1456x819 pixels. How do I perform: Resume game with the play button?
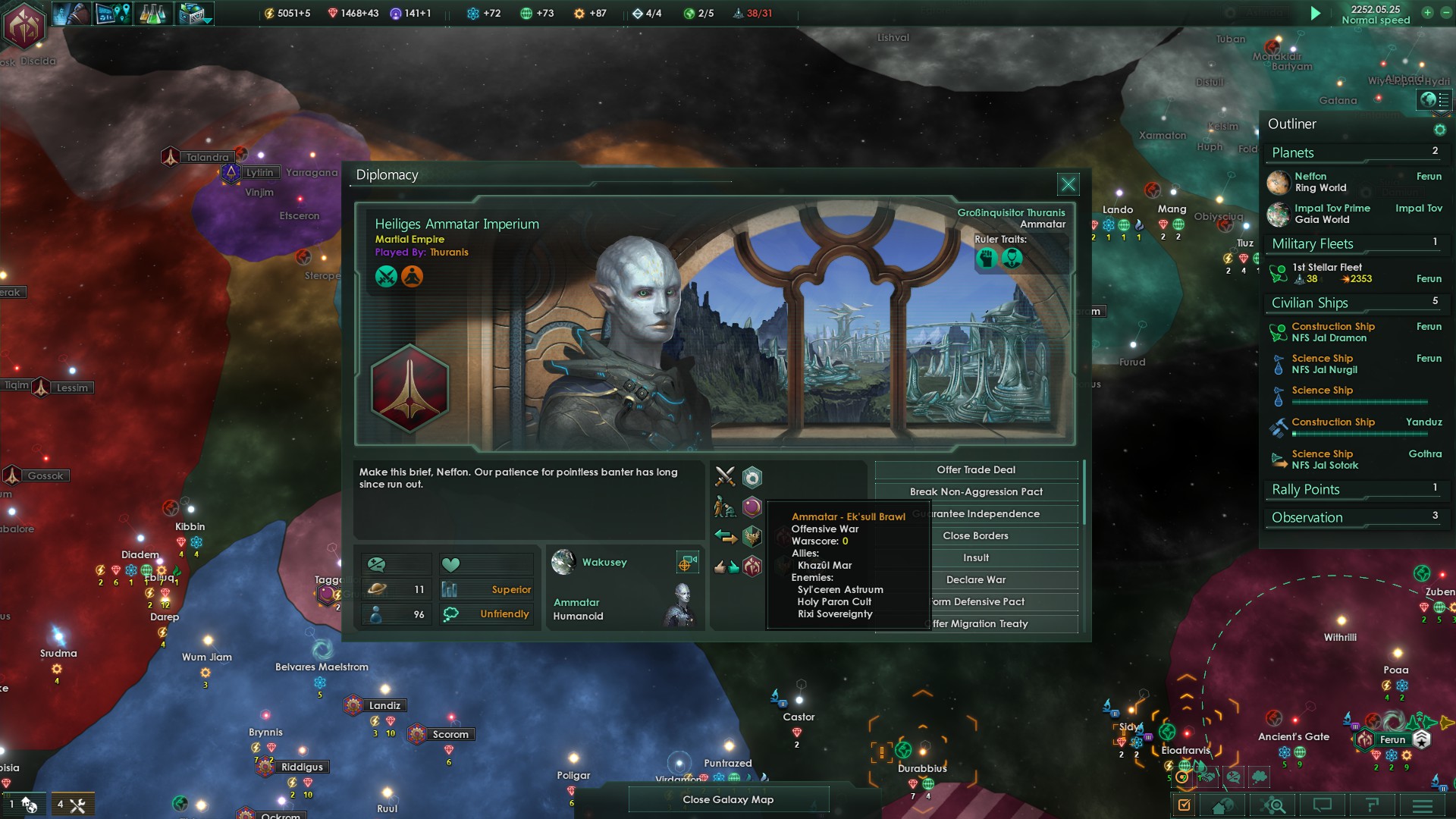1316,14
